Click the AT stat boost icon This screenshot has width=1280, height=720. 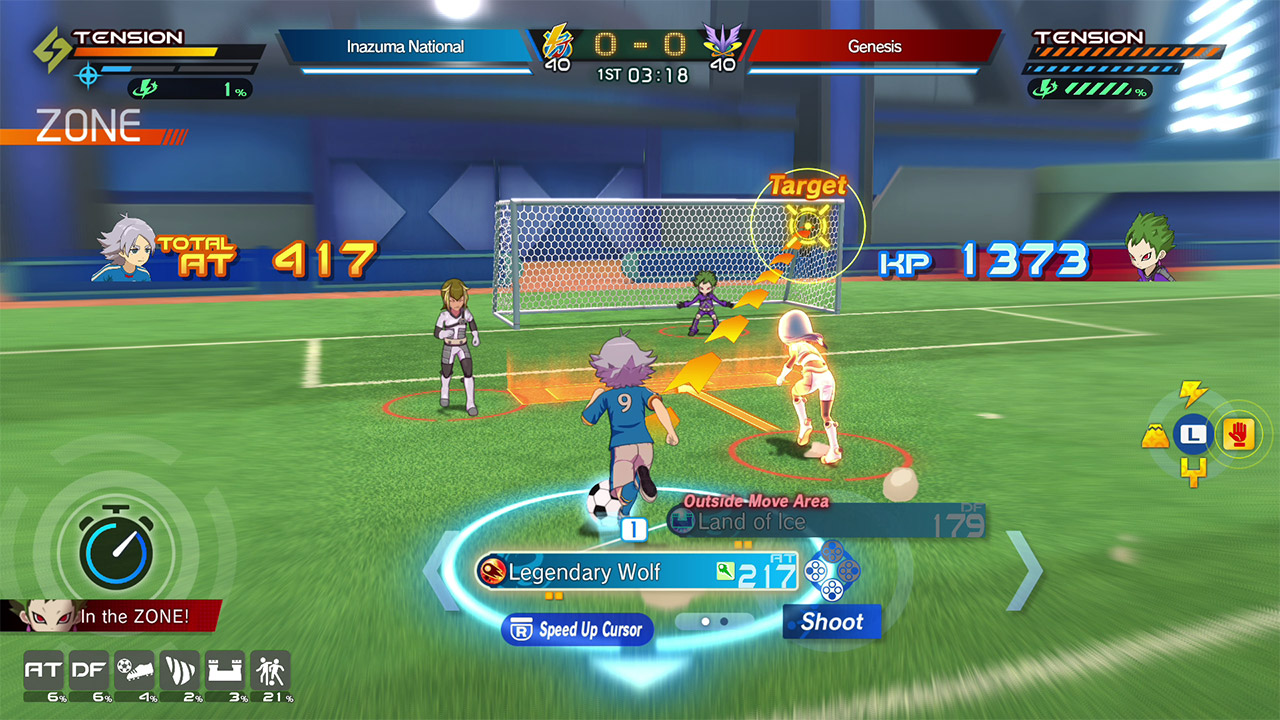pos(42,672)
